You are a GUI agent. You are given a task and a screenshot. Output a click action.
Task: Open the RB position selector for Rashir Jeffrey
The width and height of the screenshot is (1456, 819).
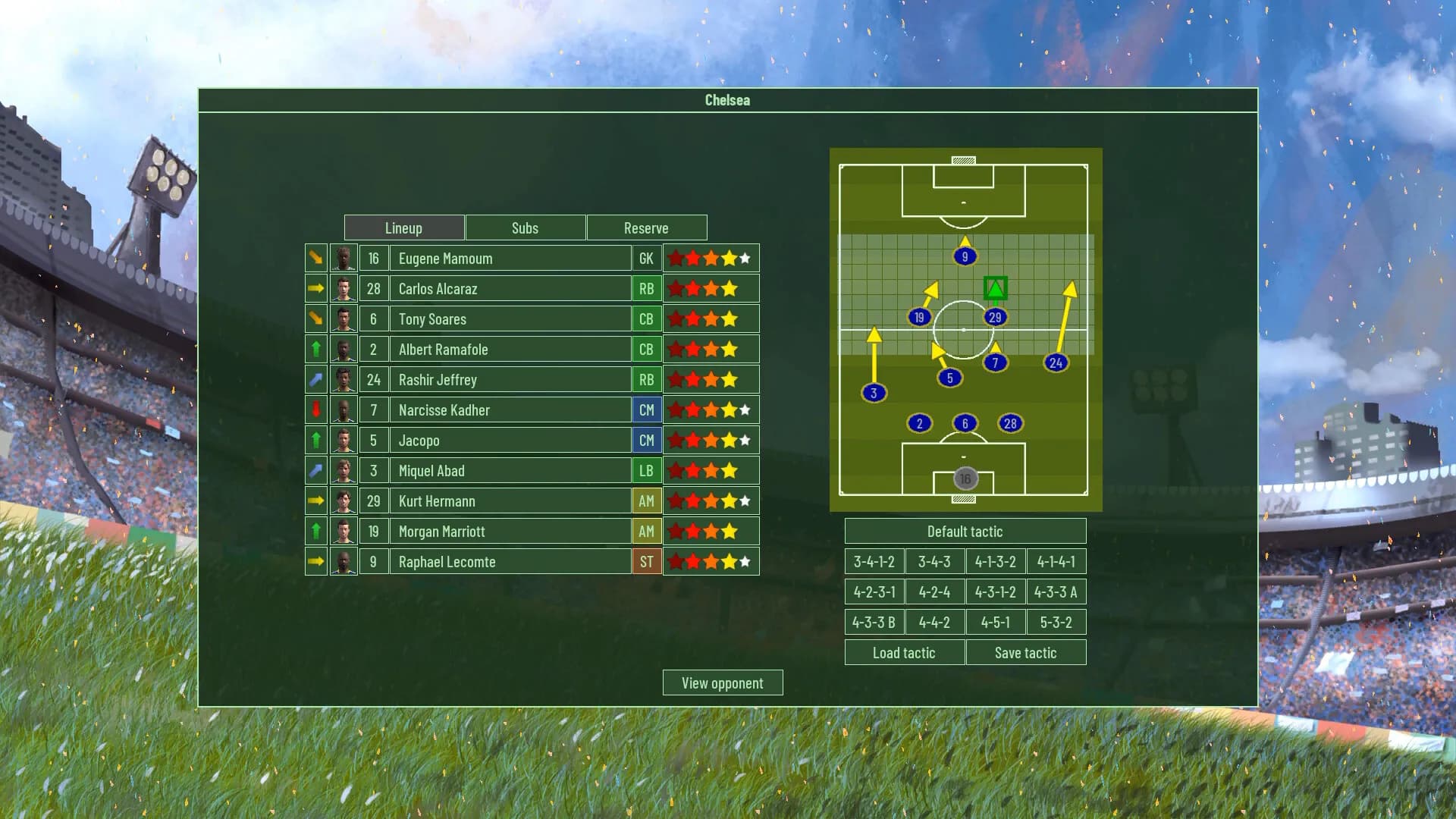(646, 379)
